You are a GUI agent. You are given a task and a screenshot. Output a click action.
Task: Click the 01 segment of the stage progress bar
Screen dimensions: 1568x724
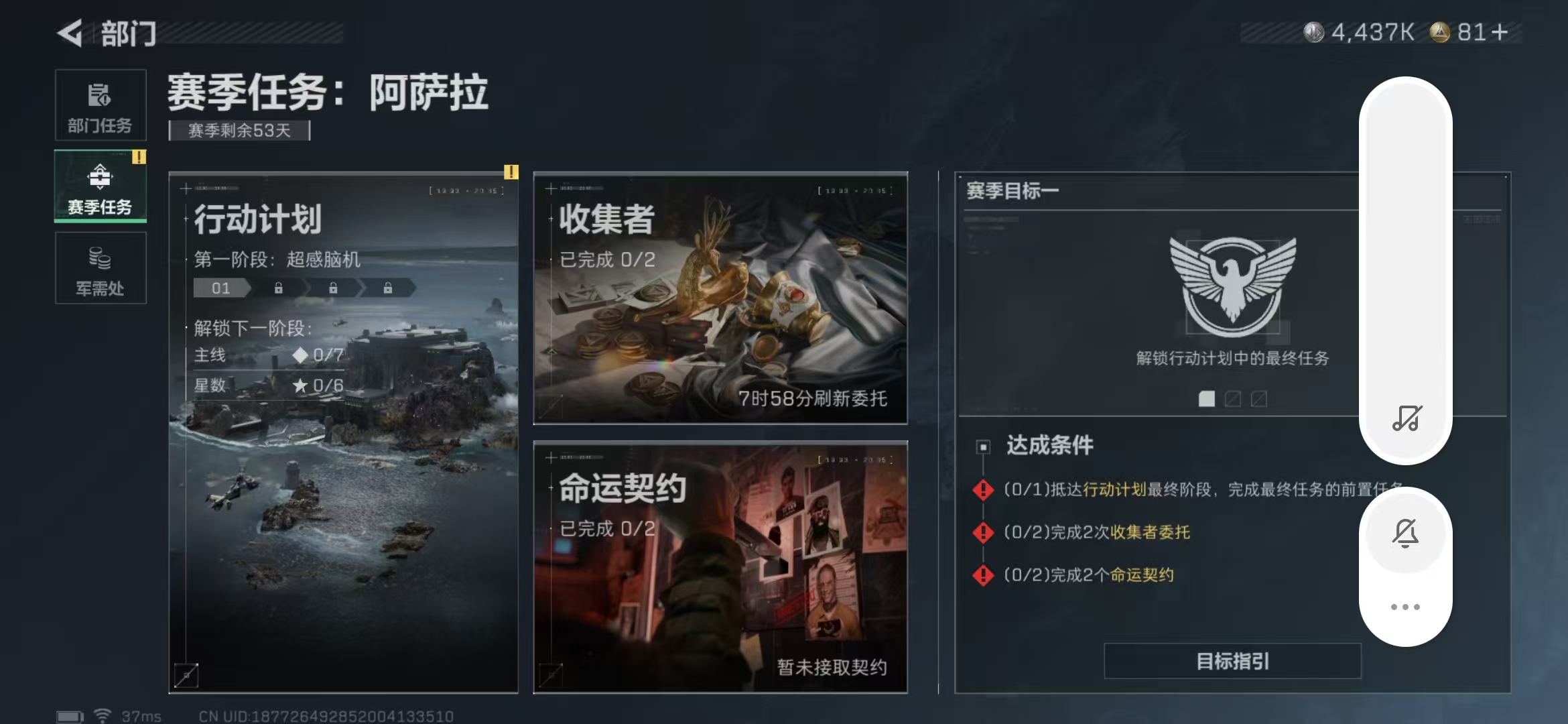tap(221, 288)
